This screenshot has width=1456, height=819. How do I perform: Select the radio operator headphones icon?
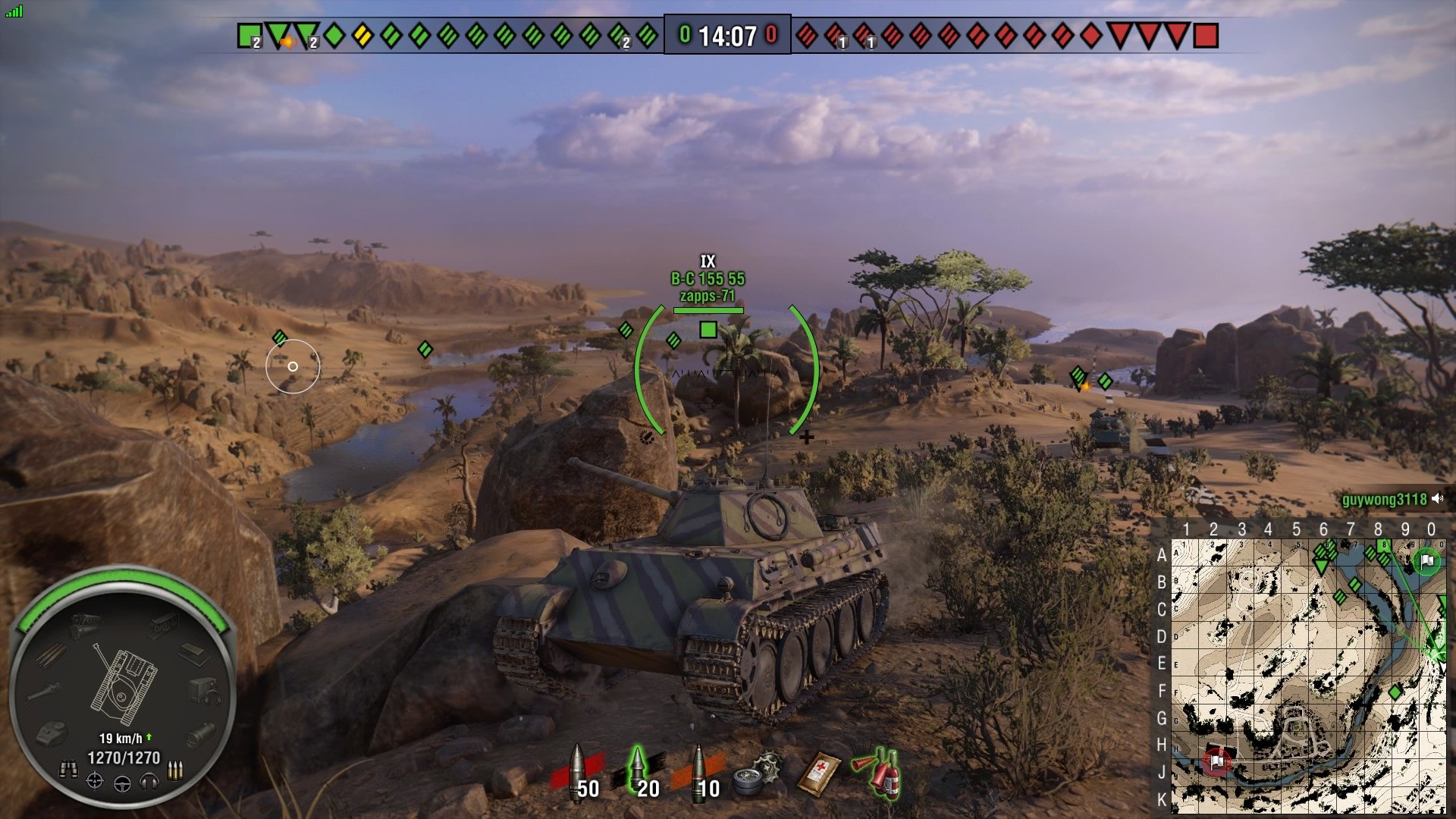(149, 781)
